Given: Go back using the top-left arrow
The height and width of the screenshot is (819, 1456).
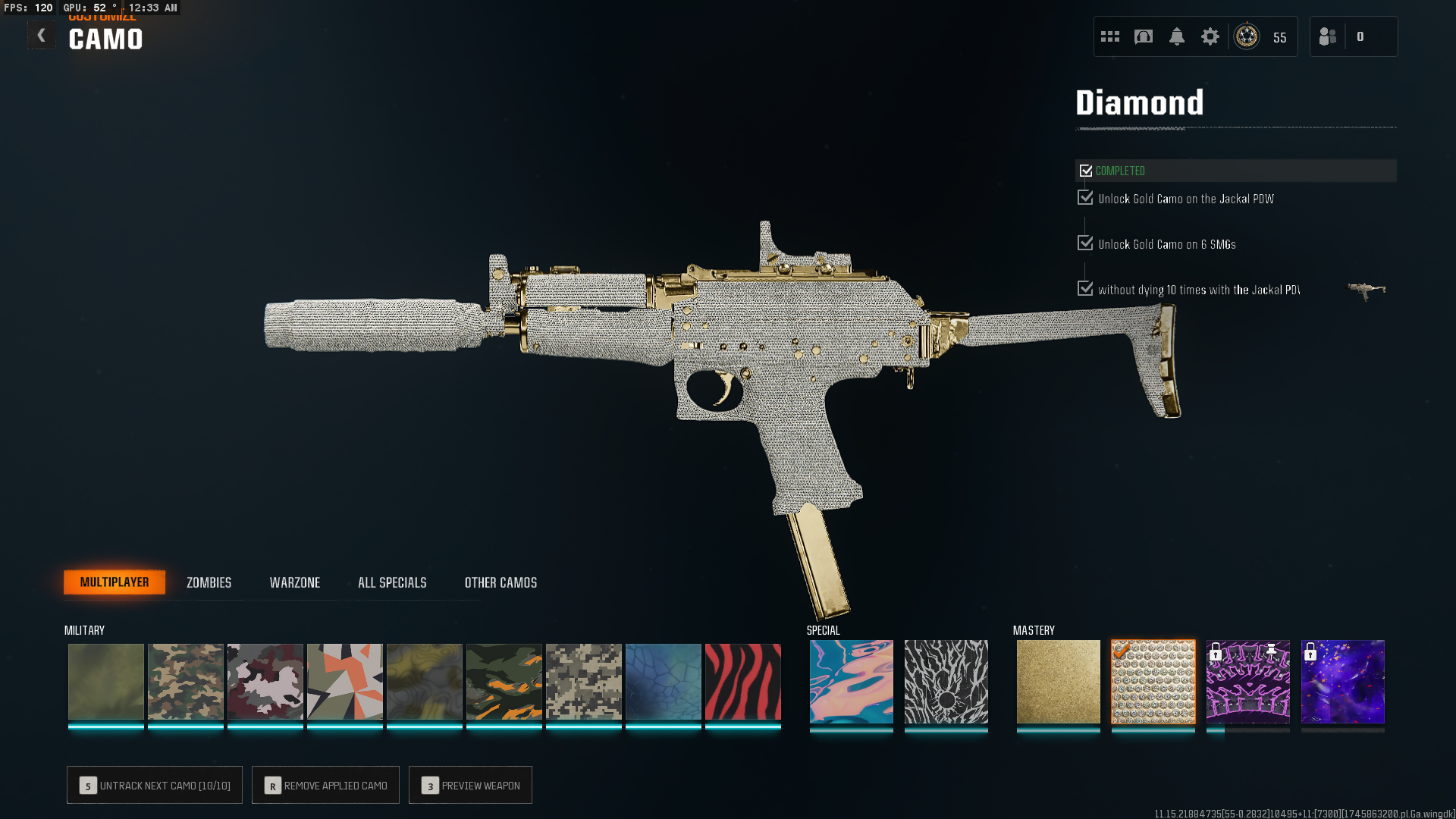Looking at the screenshot, I should 42,36.
